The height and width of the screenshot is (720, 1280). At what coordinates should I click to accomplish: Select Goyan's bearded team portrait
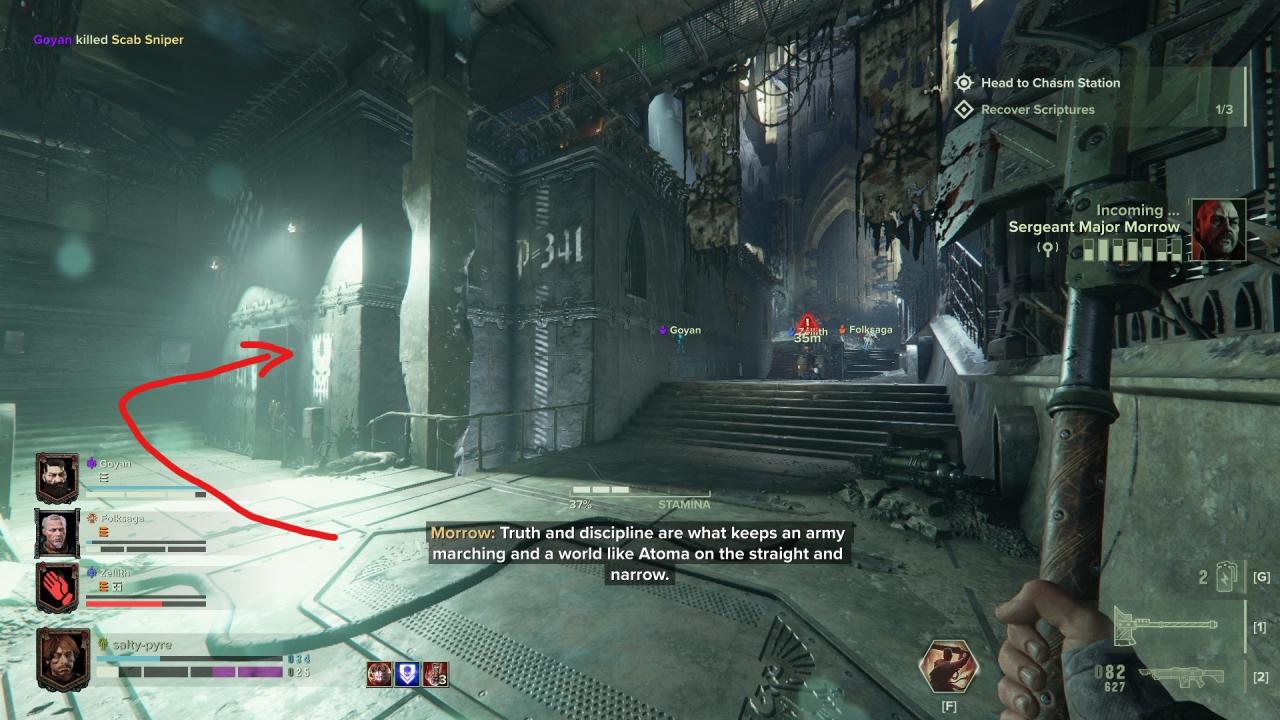coord(56,477)
